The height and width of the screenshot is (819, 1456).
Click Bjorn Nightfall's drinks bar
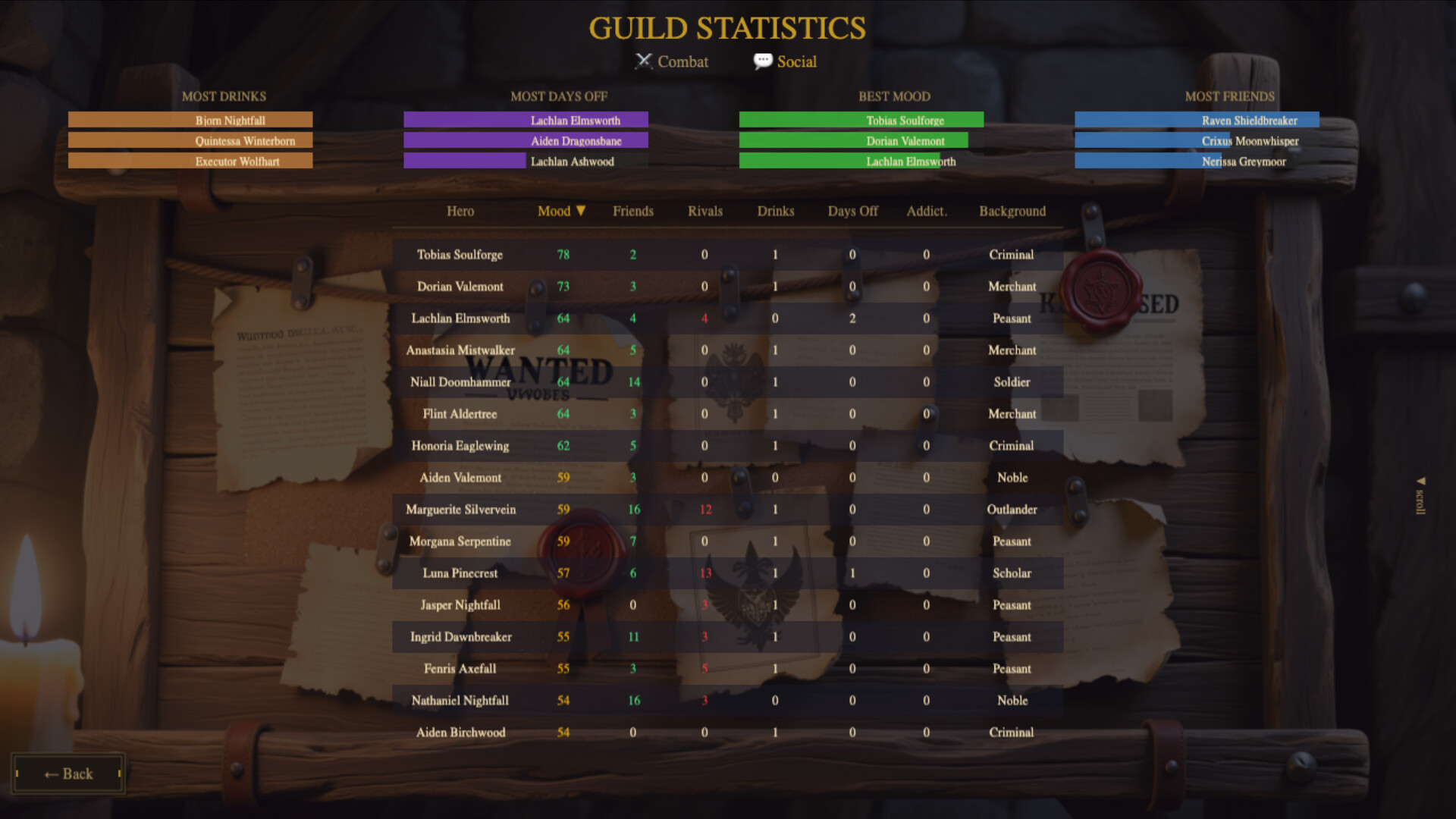coord(190,119)
